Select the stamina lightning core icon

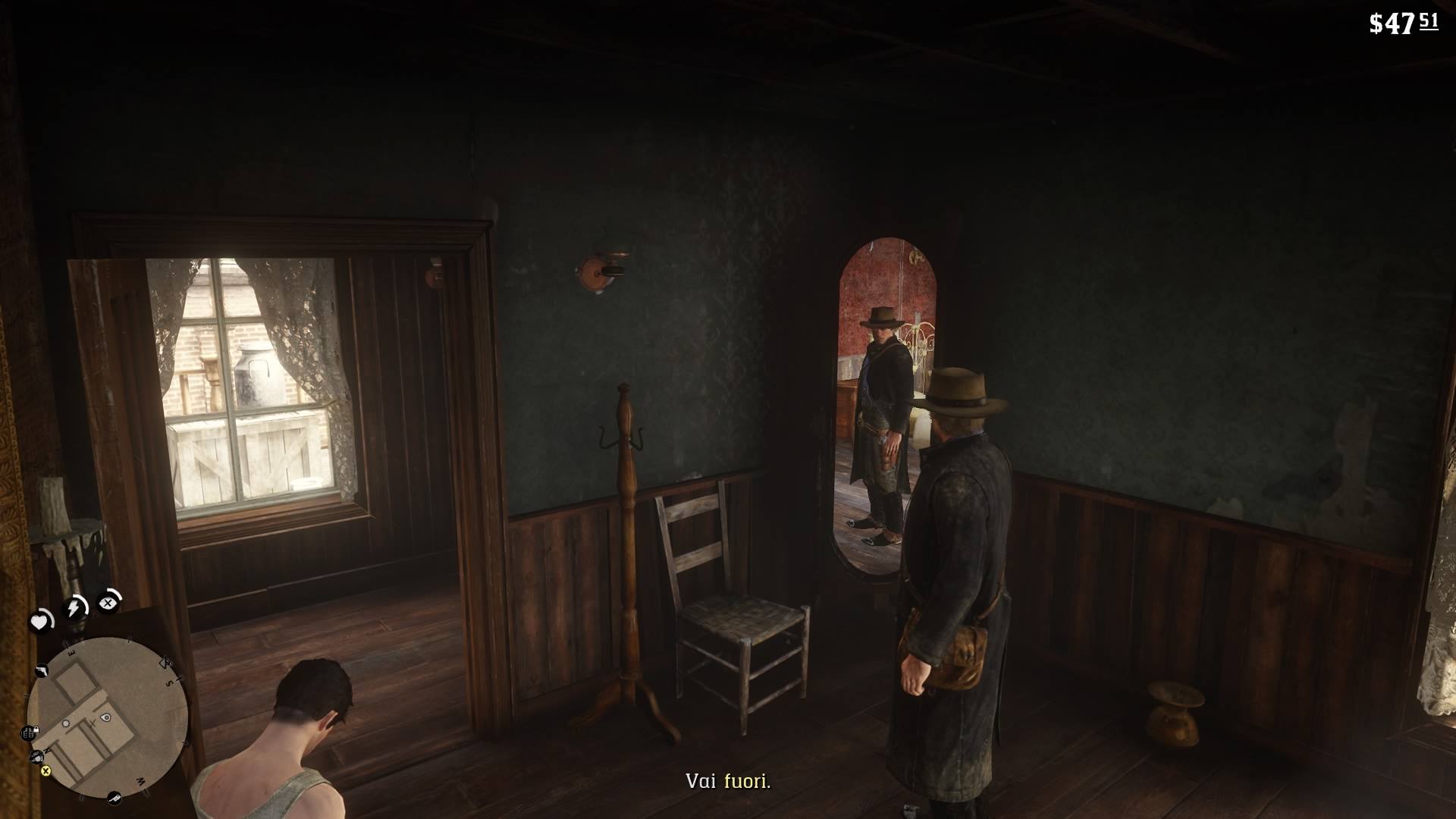[74, 605]
